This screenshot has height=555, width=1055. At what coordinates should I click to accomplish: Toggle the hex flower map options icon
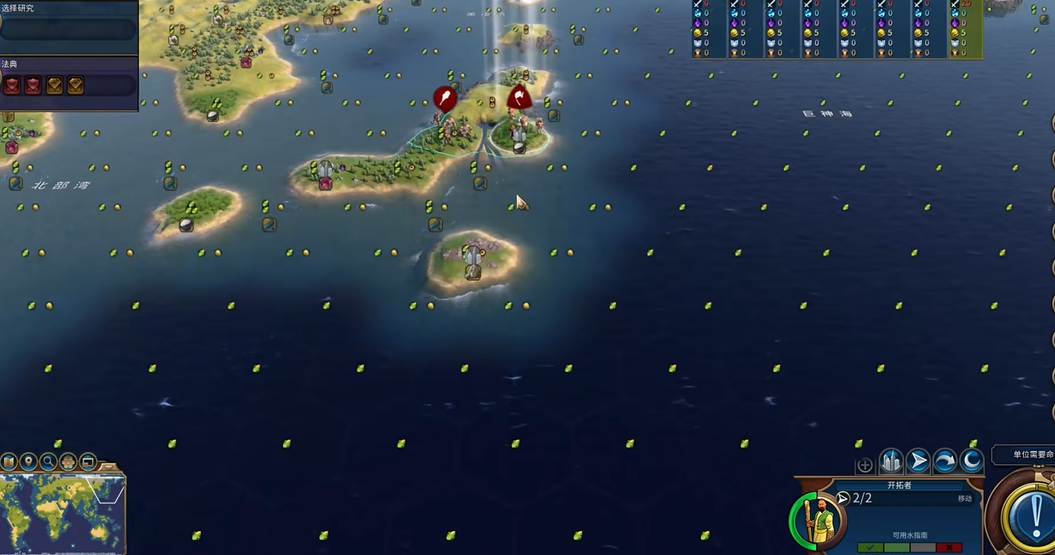click(x=68, y=461)
